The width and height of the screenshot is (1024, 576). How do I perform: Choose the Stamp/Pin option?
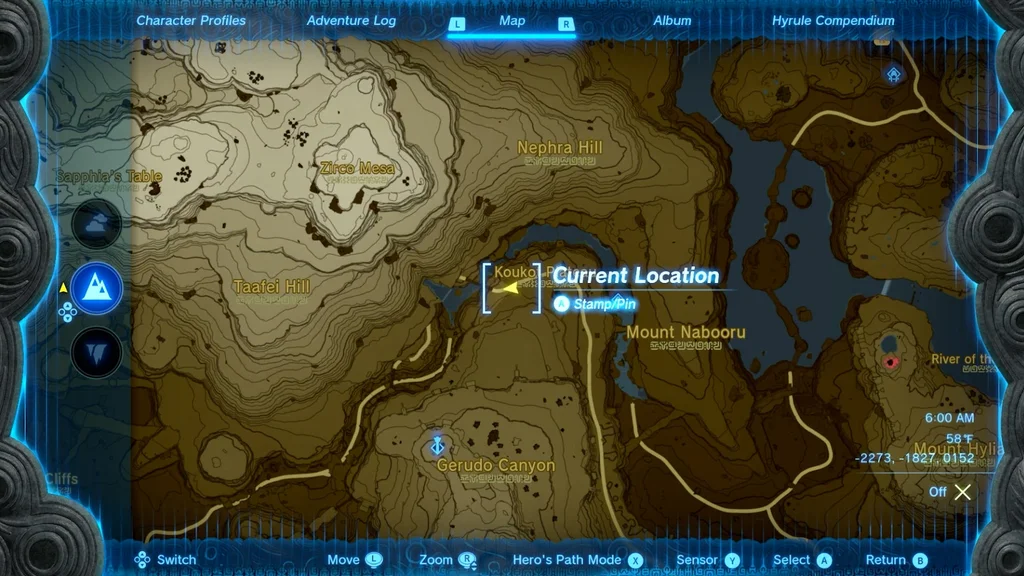[x=597, y=303]
